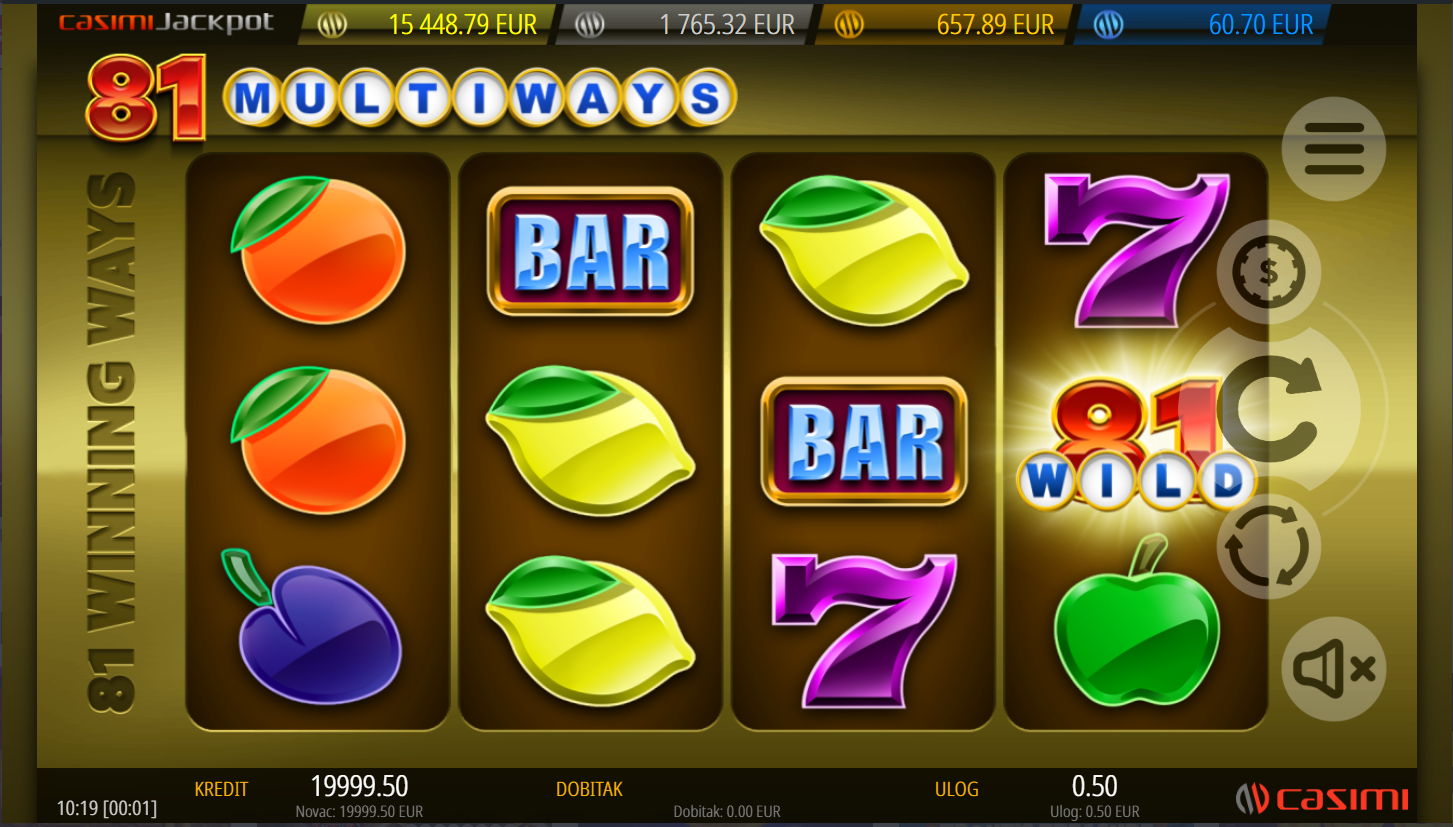The width and height of the screenshot is (1453, 827).
Task: Show the 657.89 EUR jackpot details
Action: pyautogui.click(x=945, y=25)
